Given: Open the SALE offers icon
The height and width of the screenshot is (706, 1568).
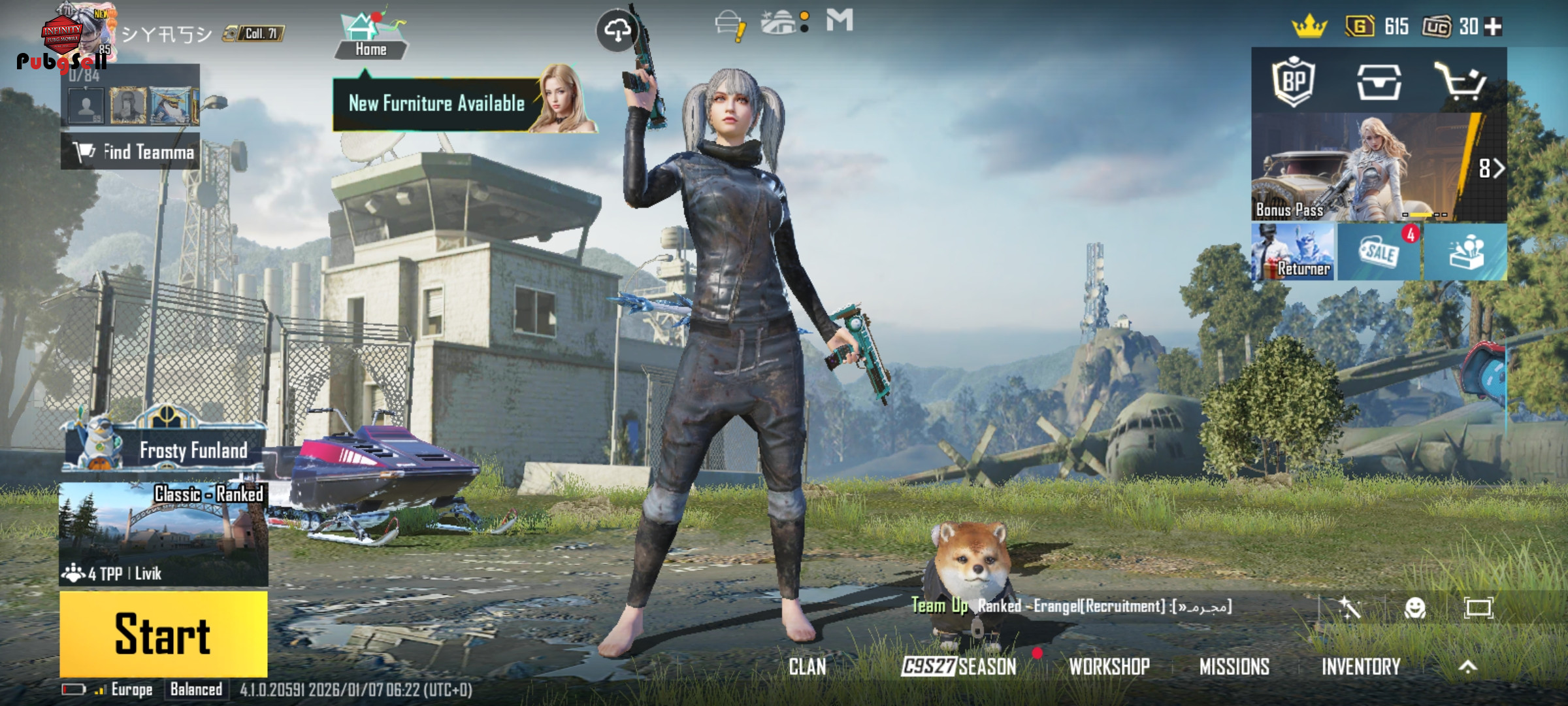Looking at the screenshot, I should click(1379, 252).
